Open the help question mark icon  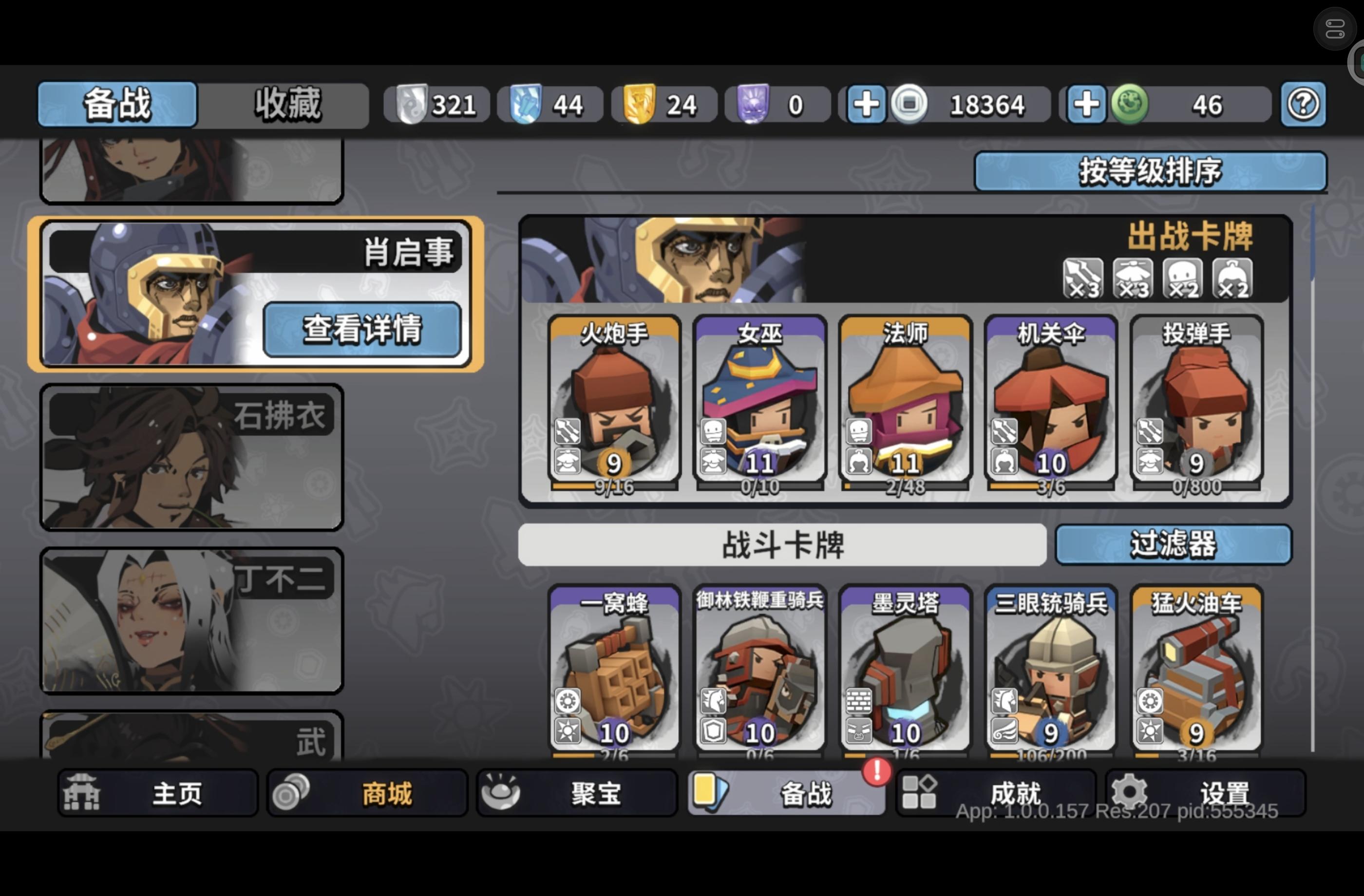tap(1303, 104)
